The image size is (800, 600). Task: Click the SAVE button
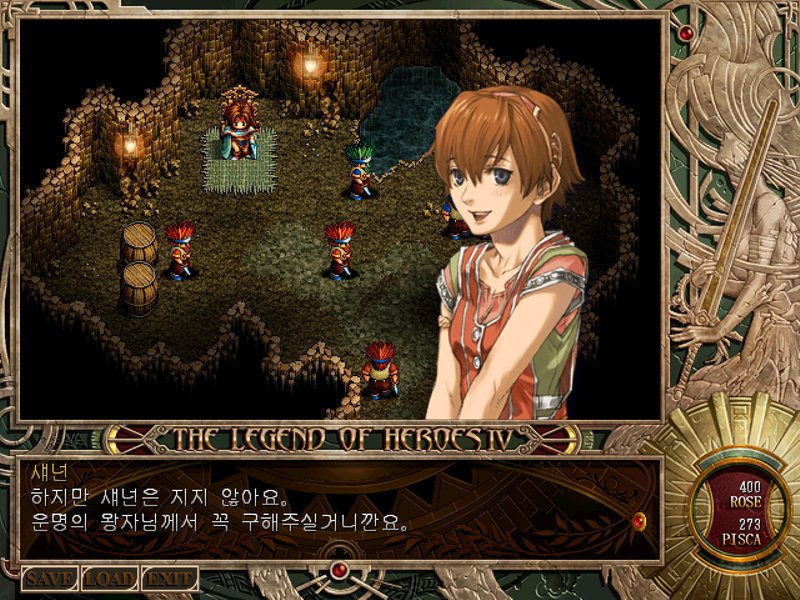[49, 578]
